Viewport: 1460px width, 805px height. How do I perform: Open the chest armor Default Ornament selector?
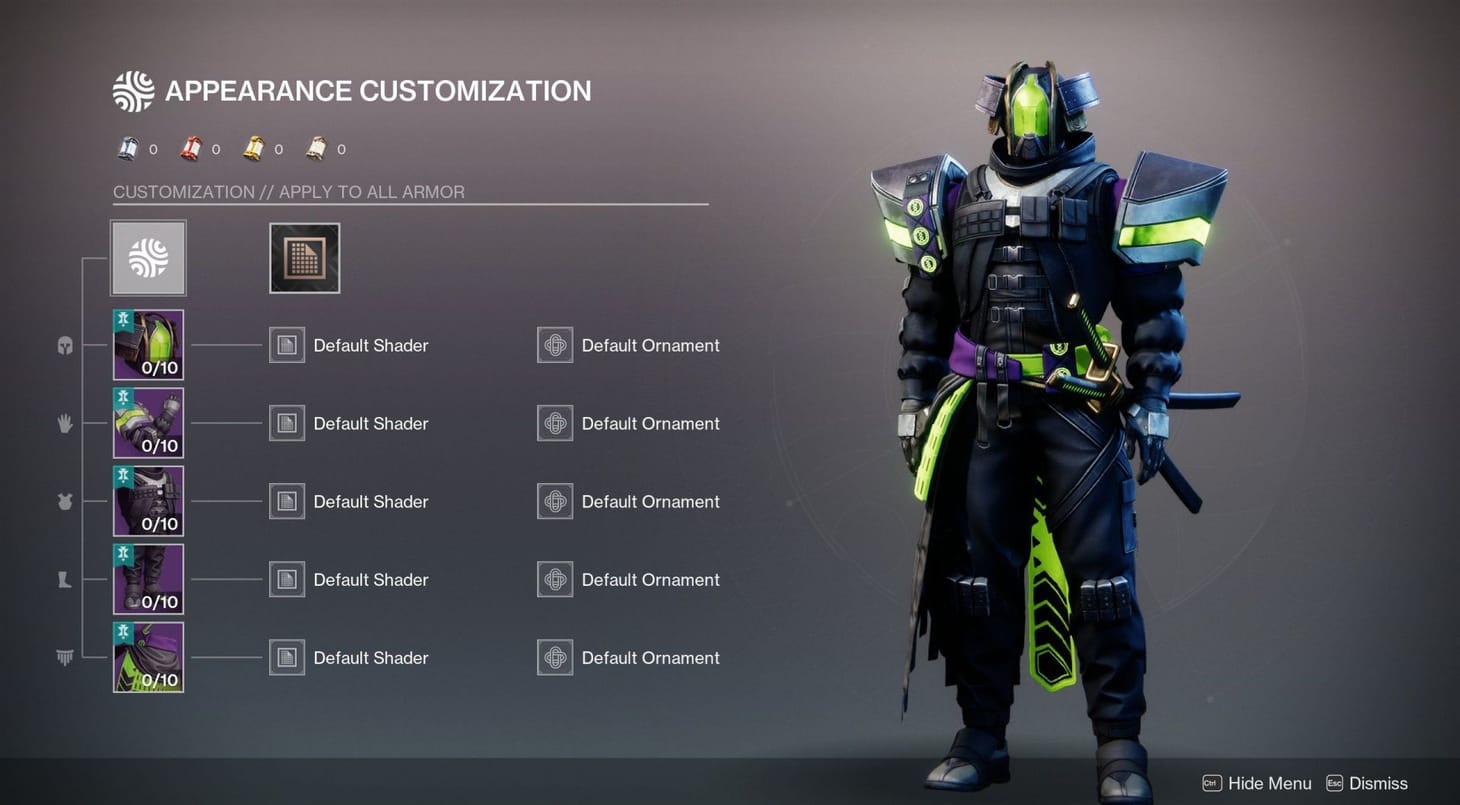tap(555, 501)
